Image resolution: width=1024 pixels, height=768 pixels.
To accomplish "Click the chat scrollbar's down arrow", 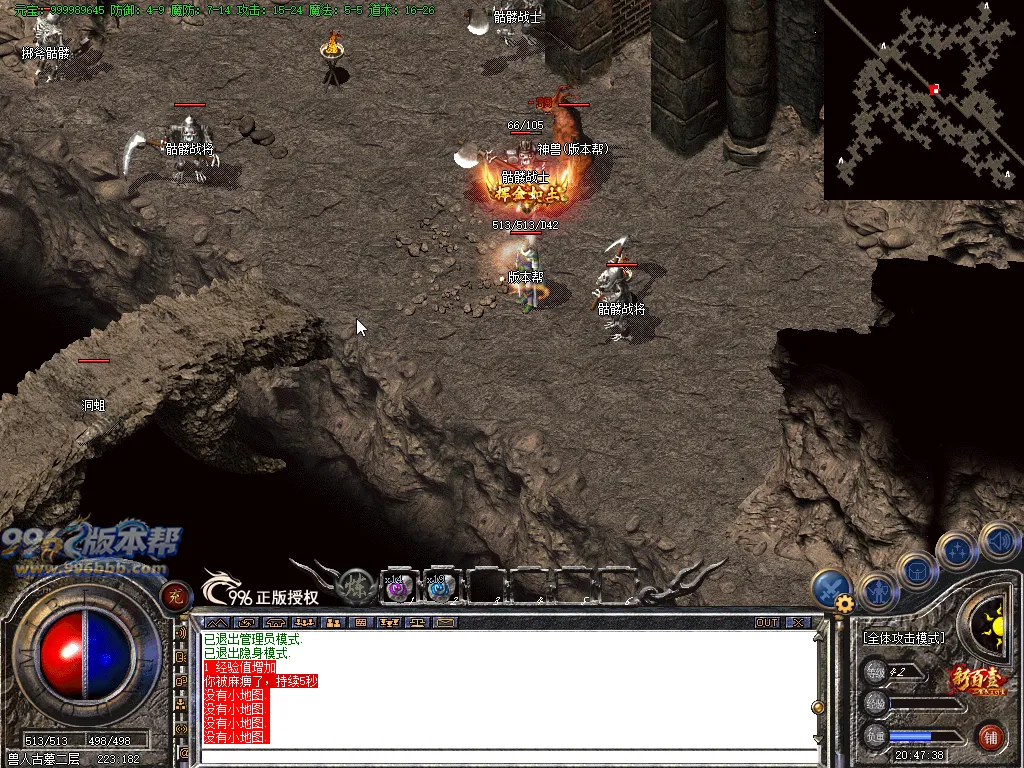I will (819, 739).
